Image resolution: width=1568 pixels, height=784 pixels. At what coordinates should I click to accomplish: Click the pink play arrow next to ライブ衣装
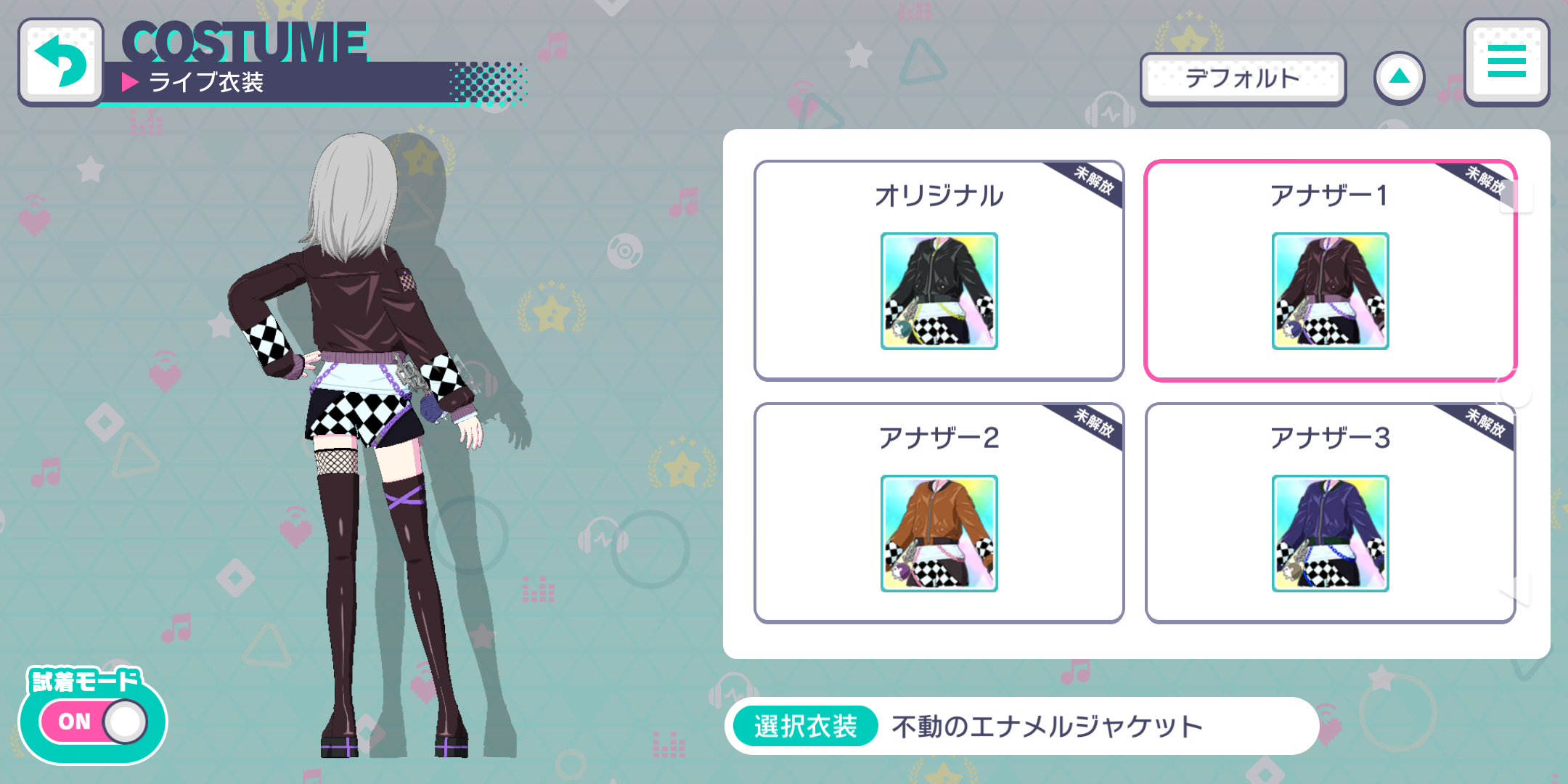pyautogui.click(x=131, y=82)
